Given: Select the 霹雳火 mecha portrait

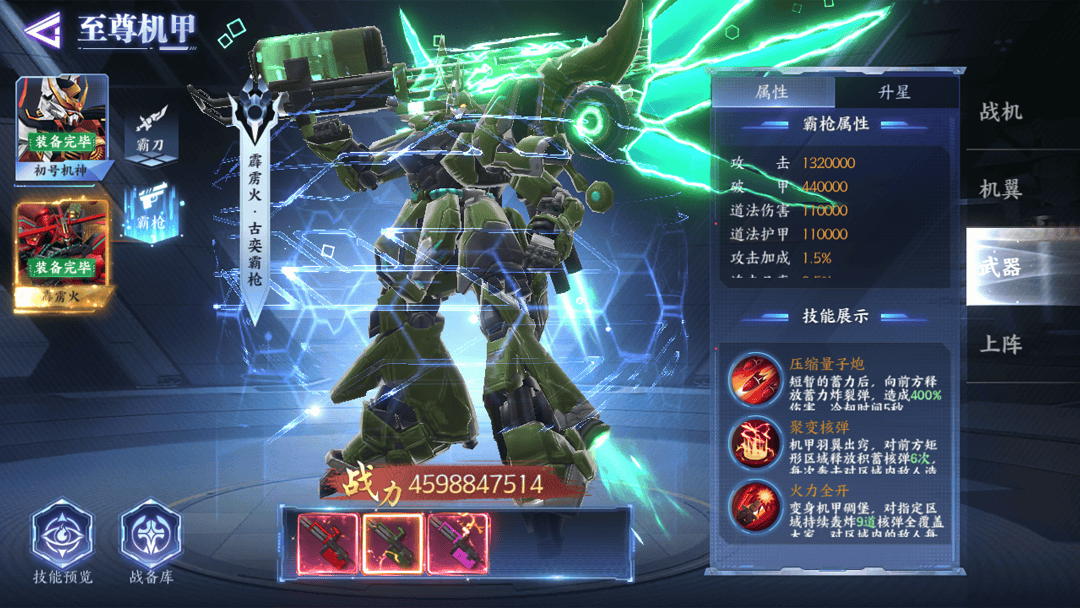Looking at the screenshot, I should pyautogui.click(x=61, y=250).
